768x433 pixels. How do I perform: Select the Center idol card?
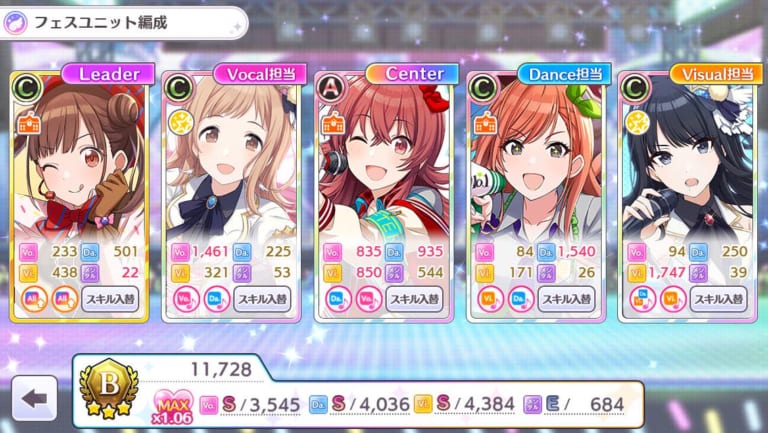(383, 160)
